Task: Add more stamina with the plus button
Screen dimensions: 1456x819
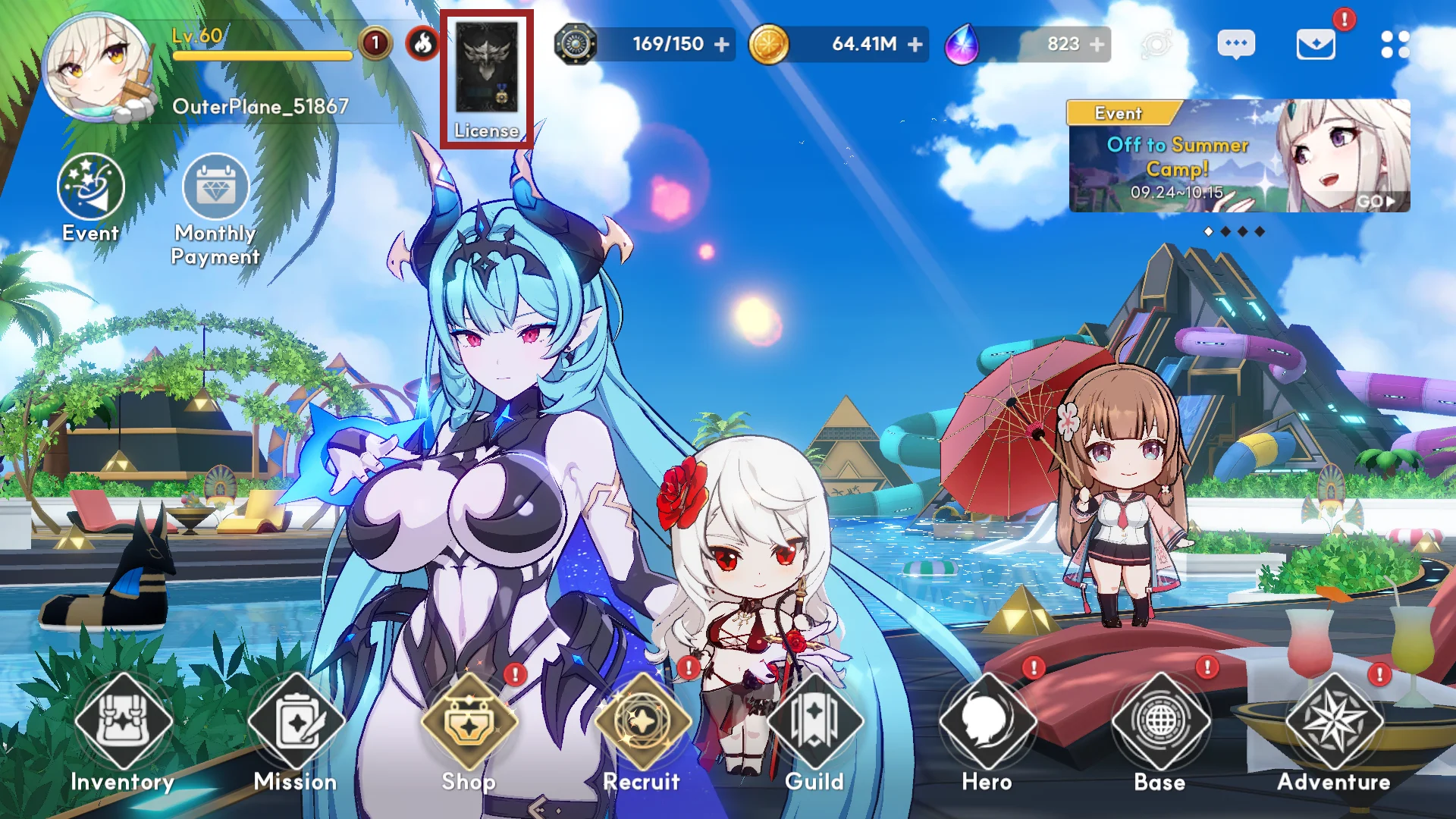Action: pos(722,45)
